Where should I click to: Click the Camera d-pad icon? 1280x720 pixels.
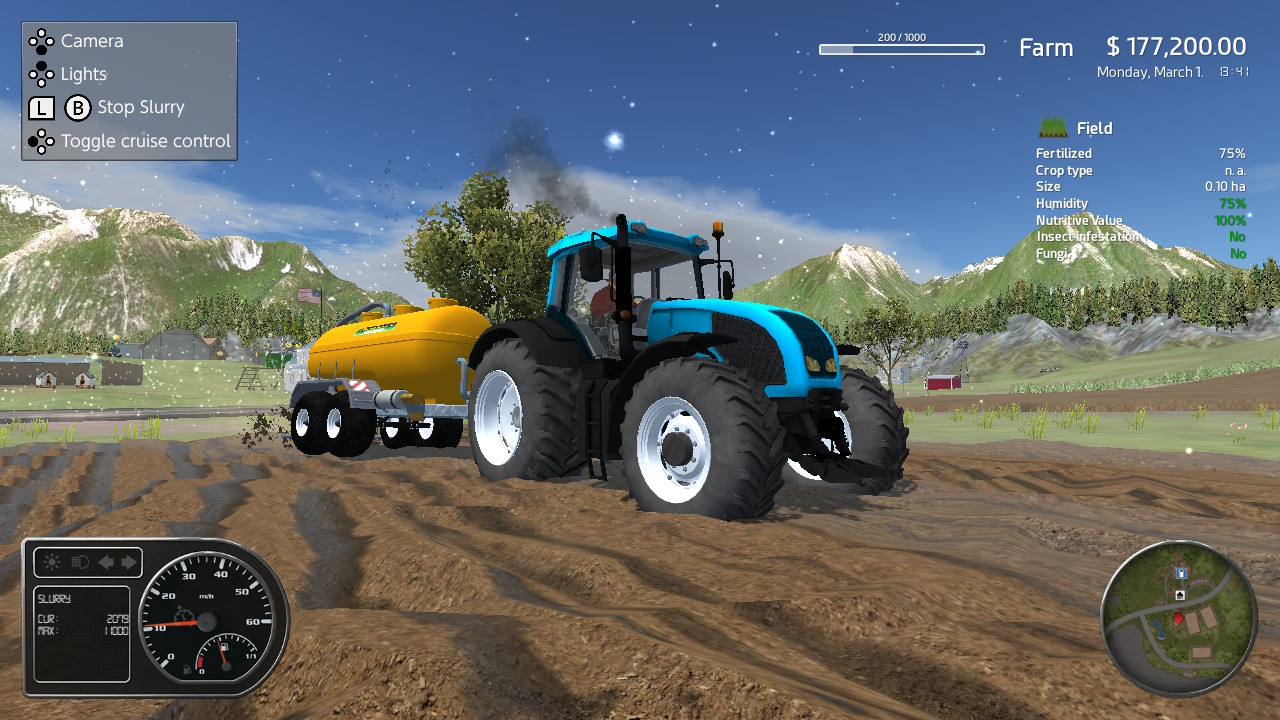coord(42,41)
